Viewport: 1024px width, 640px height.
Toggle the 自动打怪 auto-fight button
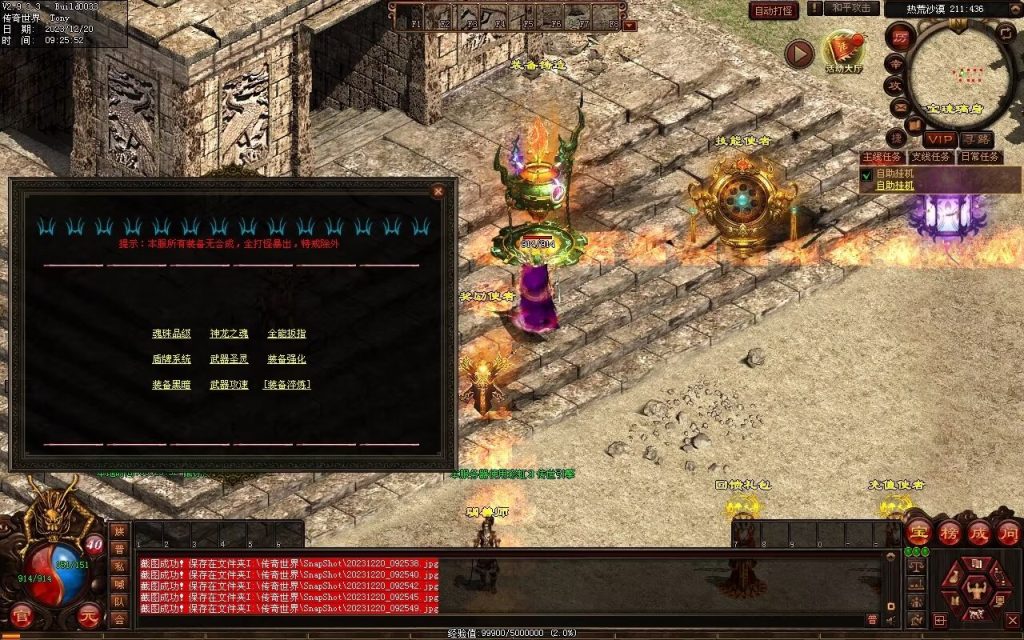click(774, 11)
